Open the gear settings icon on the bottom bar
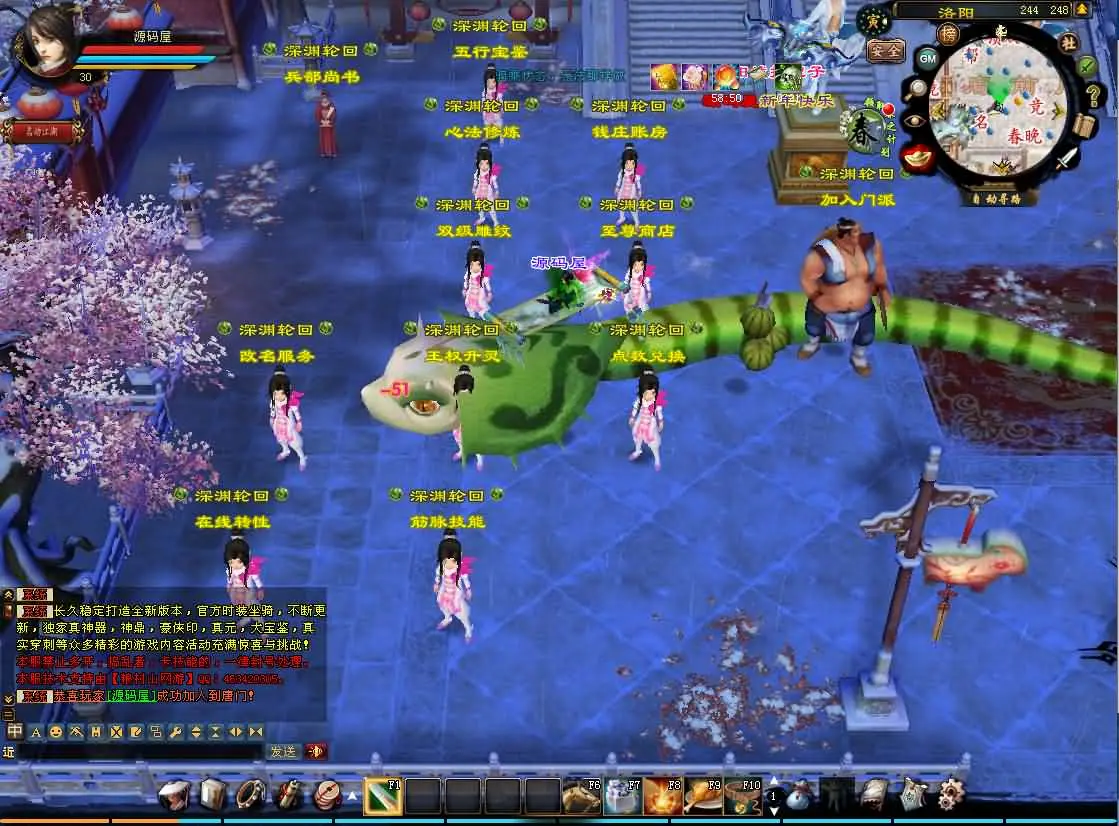This screenshot has width=1119, height=826. click(952, 794)
